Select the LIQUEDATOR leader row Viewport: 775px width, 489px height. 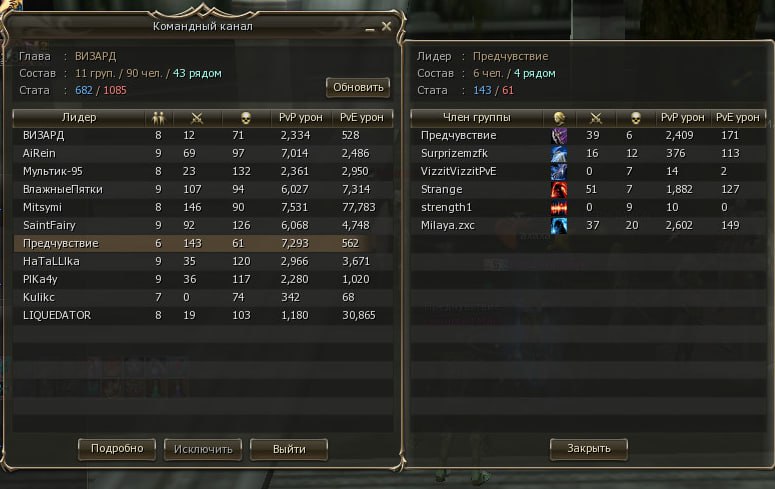200,315
